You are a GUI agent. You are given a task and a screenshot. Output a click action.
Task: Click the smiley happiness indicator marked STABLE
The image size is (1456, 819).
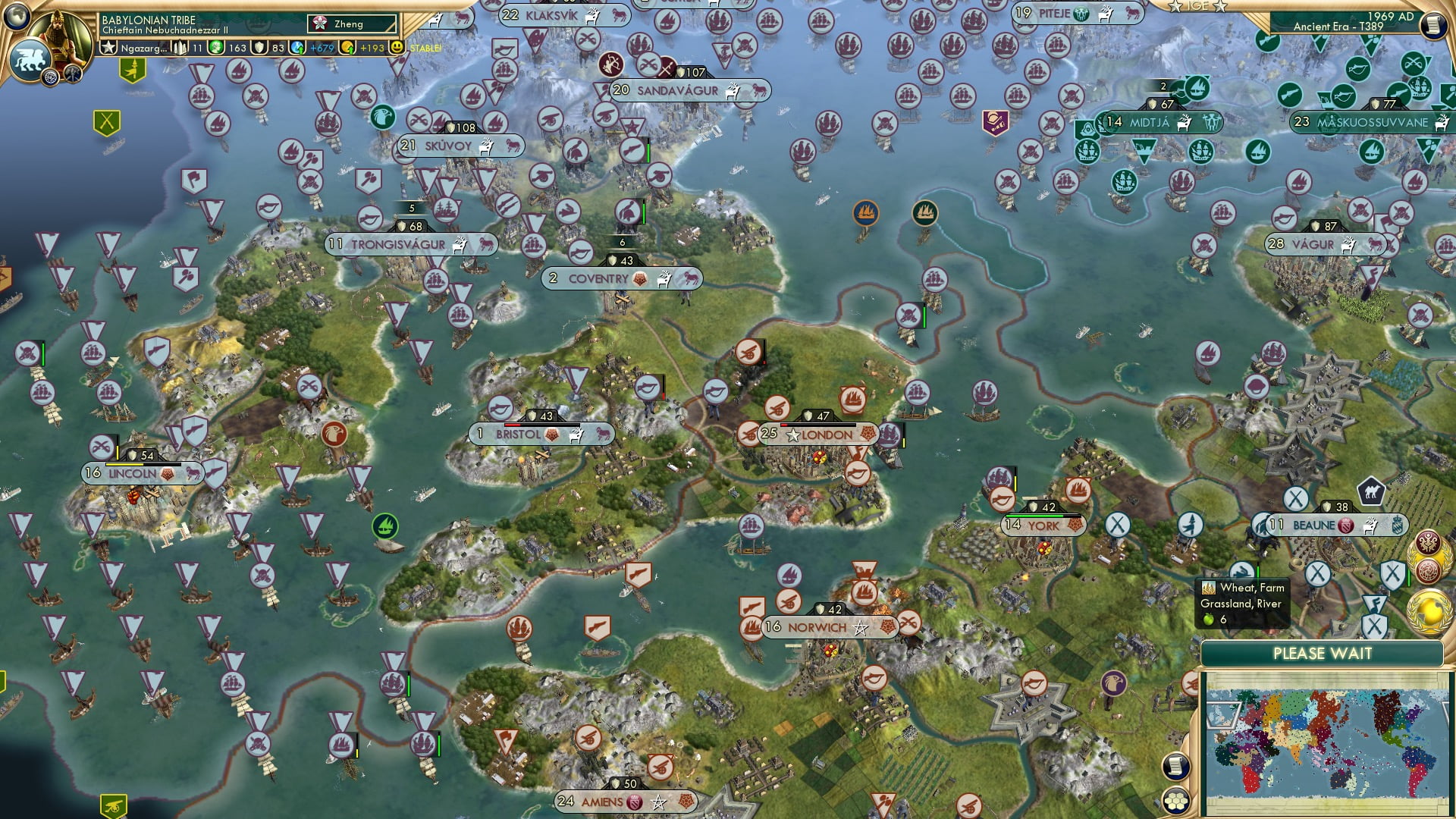[x=397, y=48]
